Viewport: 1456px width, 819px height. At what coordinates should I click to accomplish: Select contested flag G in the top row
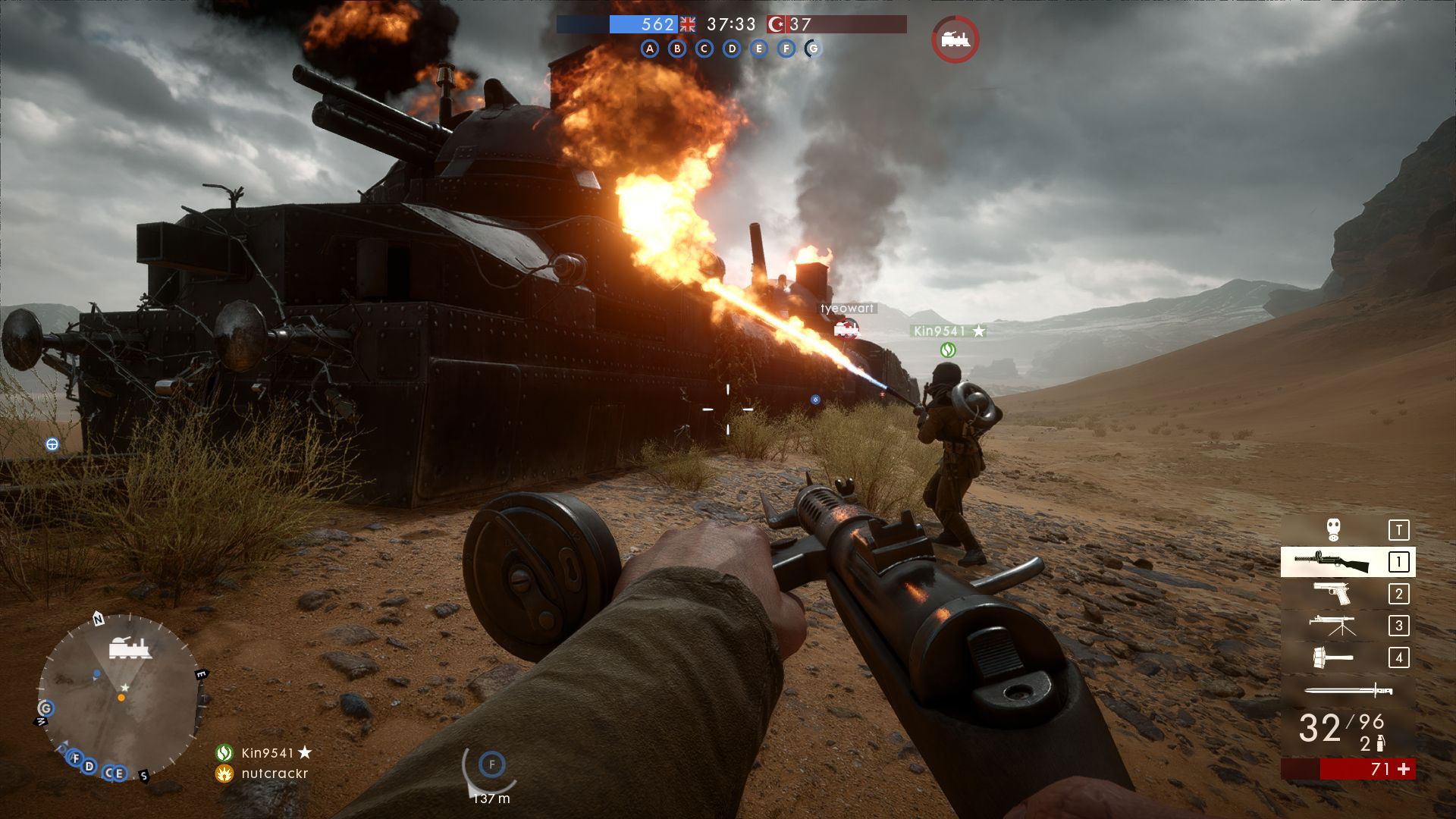(x=814, y=49)
